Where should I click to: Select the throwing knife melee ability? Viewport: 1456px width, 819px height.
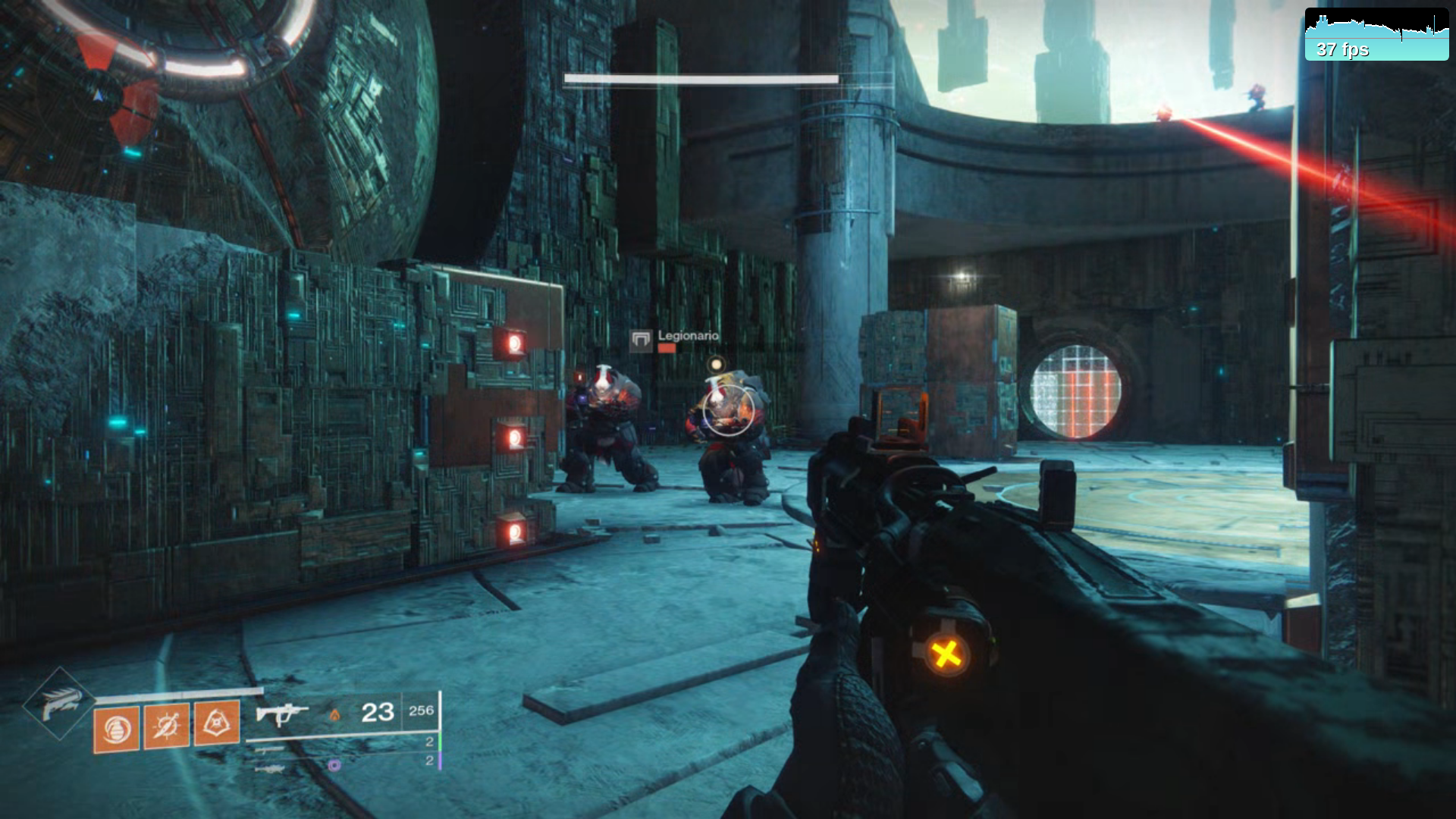coord(166,726)
